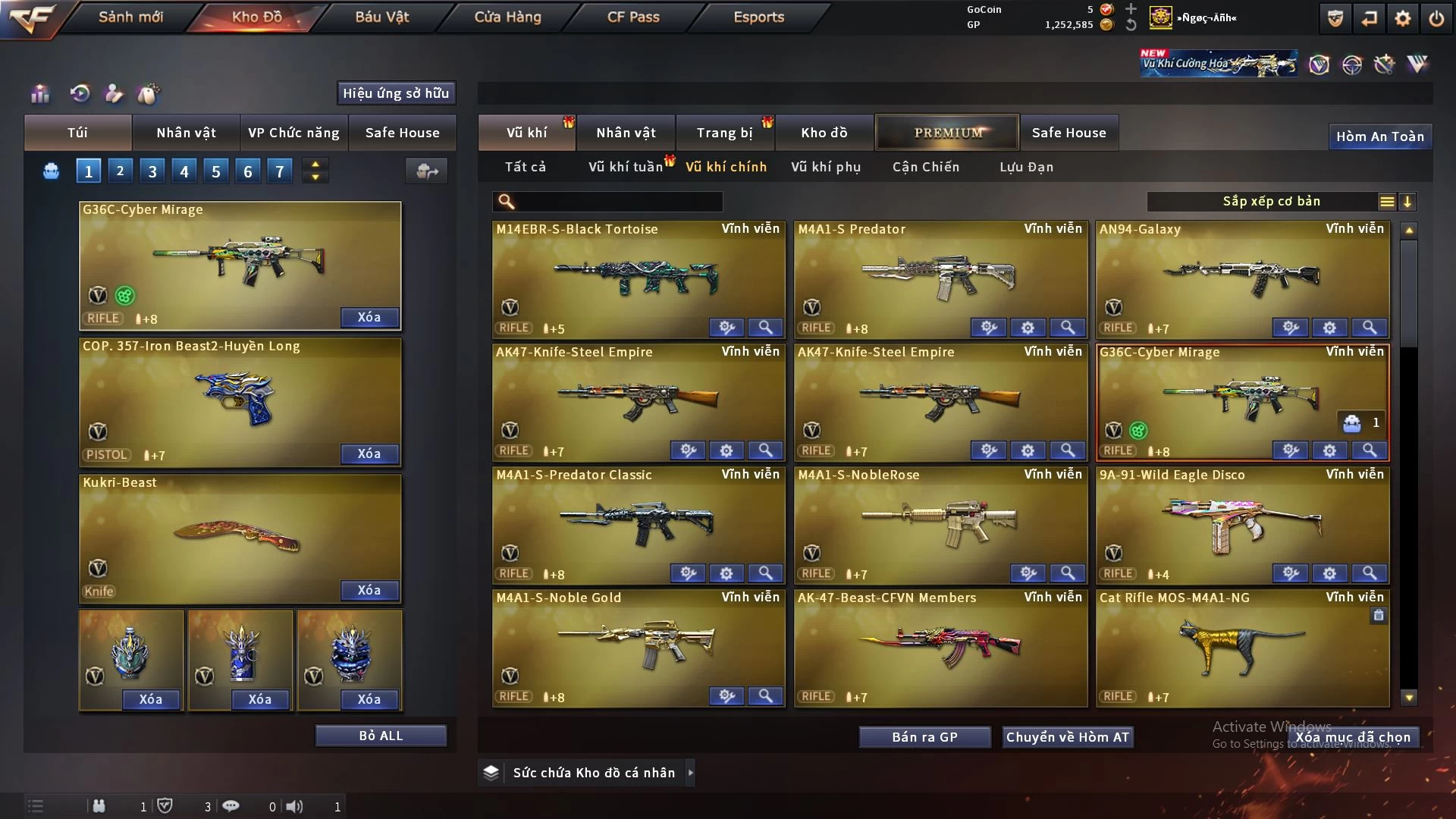Open the Hòm An Toàn safe box
1456x819 pixels.
pos(1379,136)
